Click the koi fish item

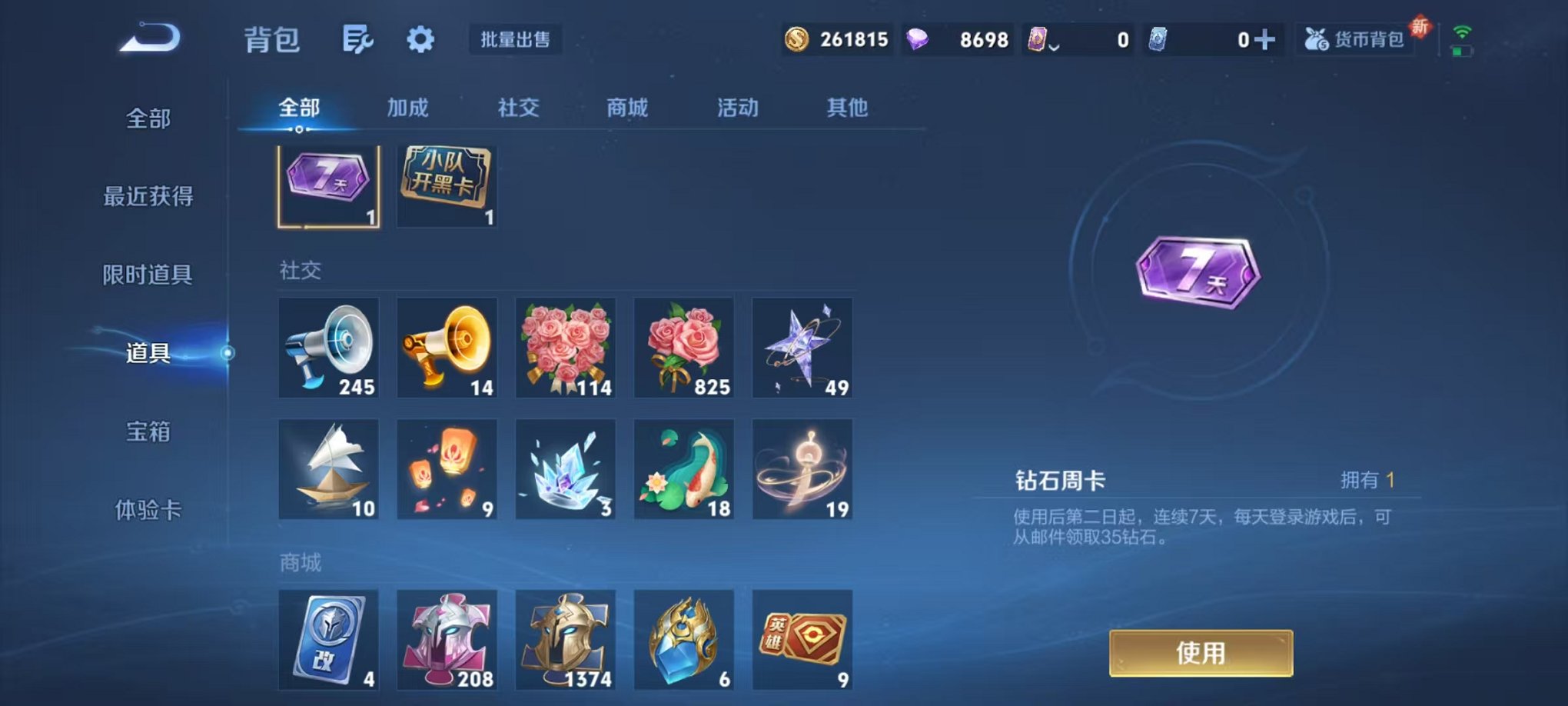point(684,468)
